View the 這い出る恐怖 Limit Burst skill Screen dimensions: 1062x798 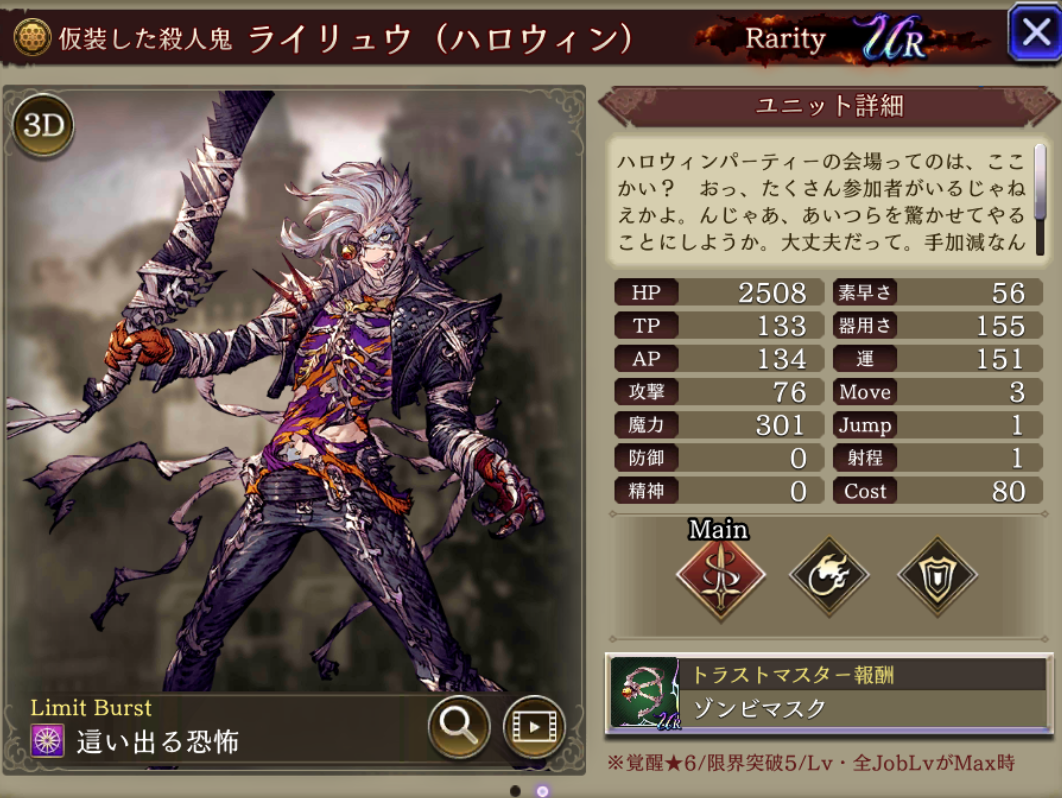pyautogui.click(x=156, y=741)
